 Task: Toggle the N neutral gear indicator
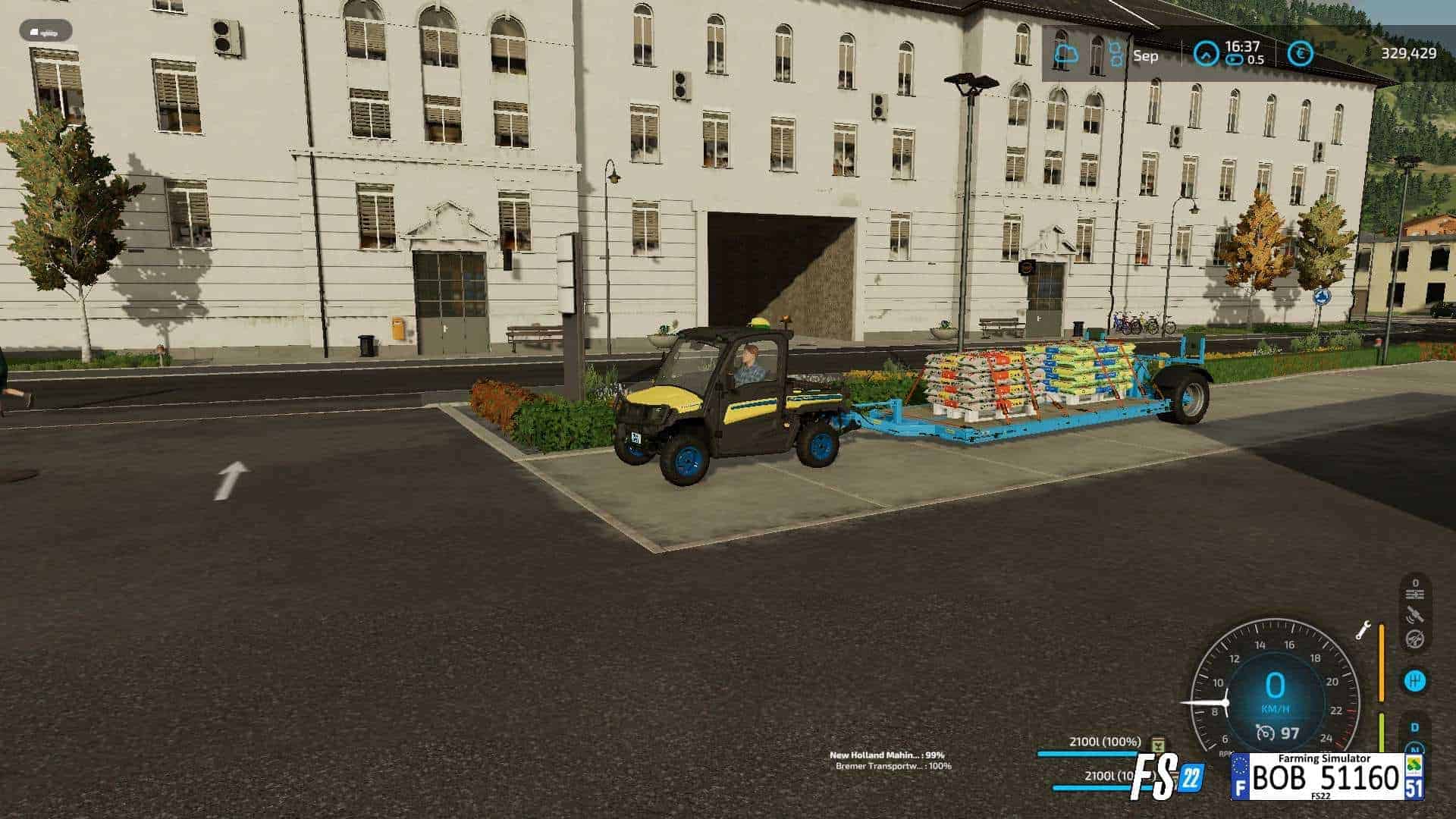1416,748
